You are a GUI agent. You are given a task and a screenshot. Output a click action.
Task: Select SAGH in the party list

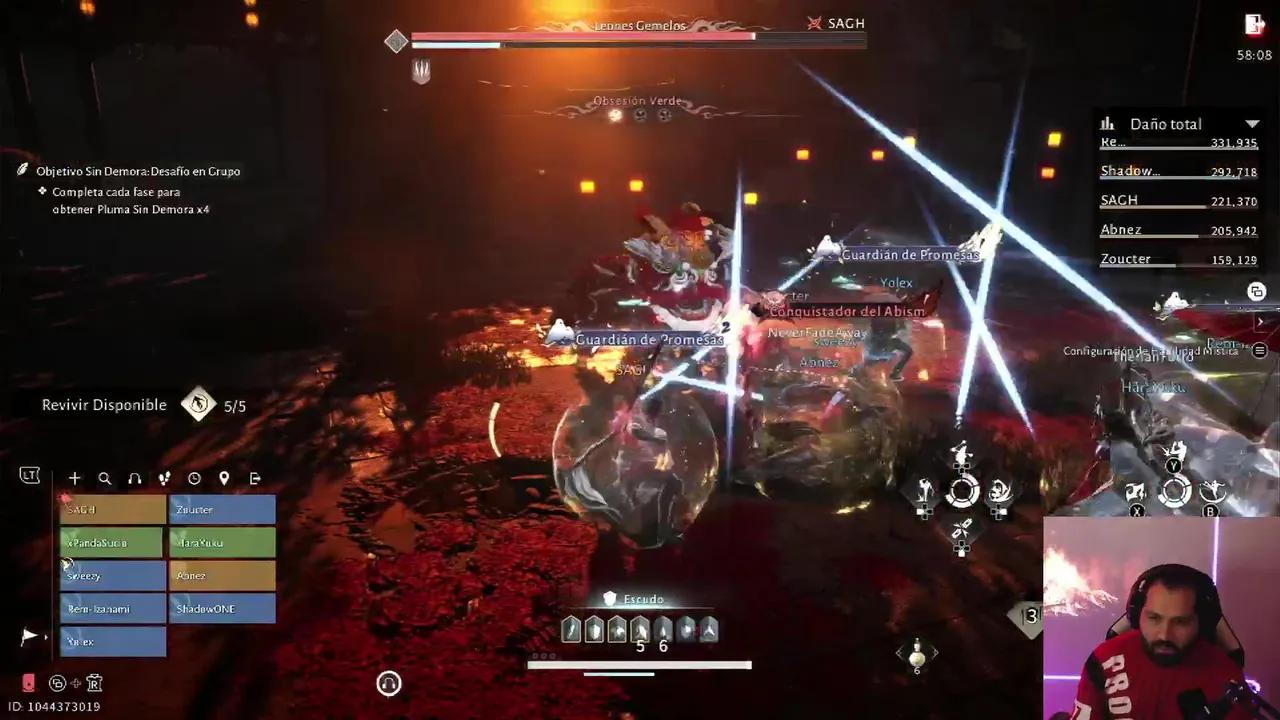(113, 510)
